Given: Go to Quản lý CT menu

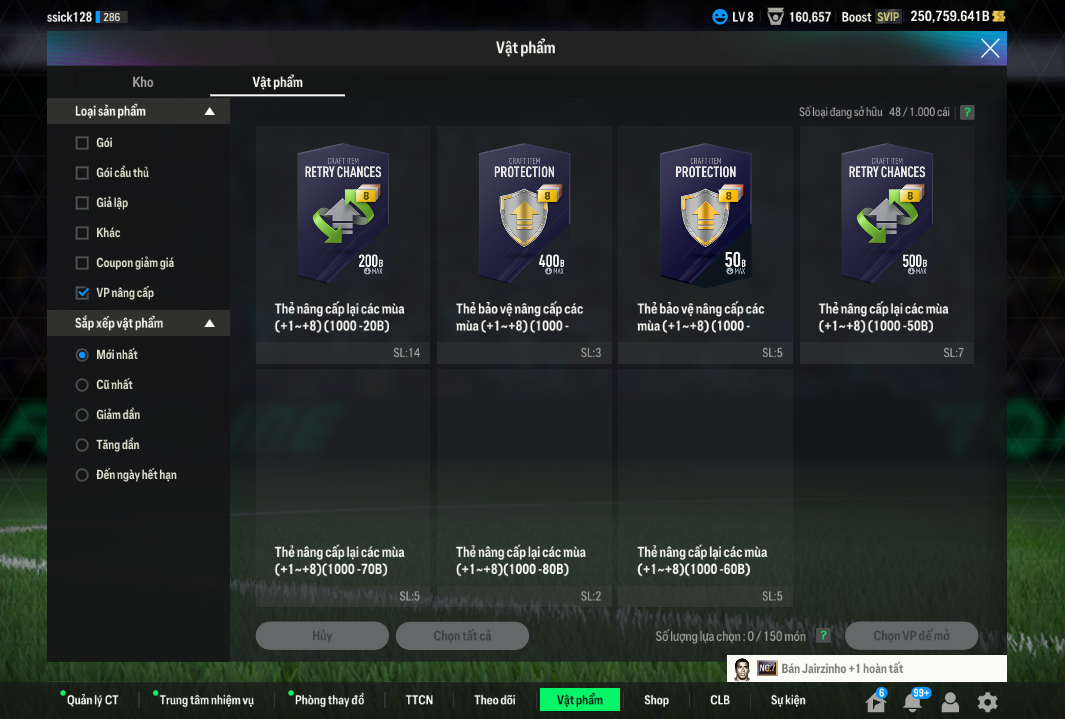Looking at the screenshot, I should pyautogui.click(x=92, y=700).
